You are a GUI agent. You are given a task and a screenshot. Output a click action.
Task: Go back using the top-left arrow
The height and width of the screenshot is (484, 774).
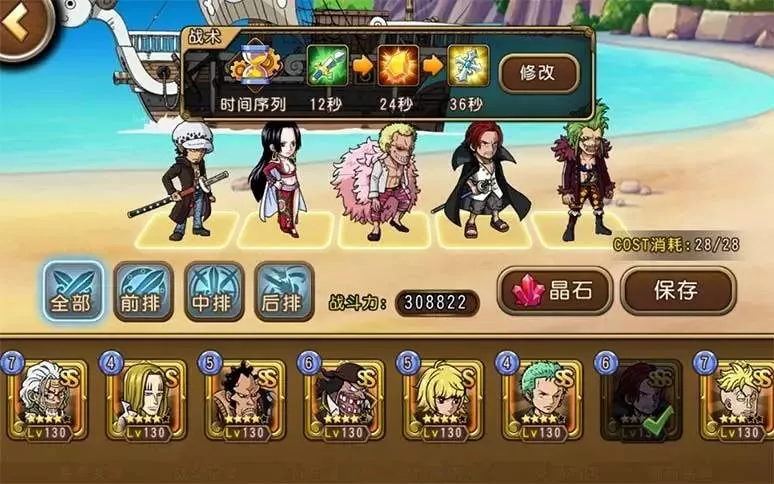coord(20,27)
